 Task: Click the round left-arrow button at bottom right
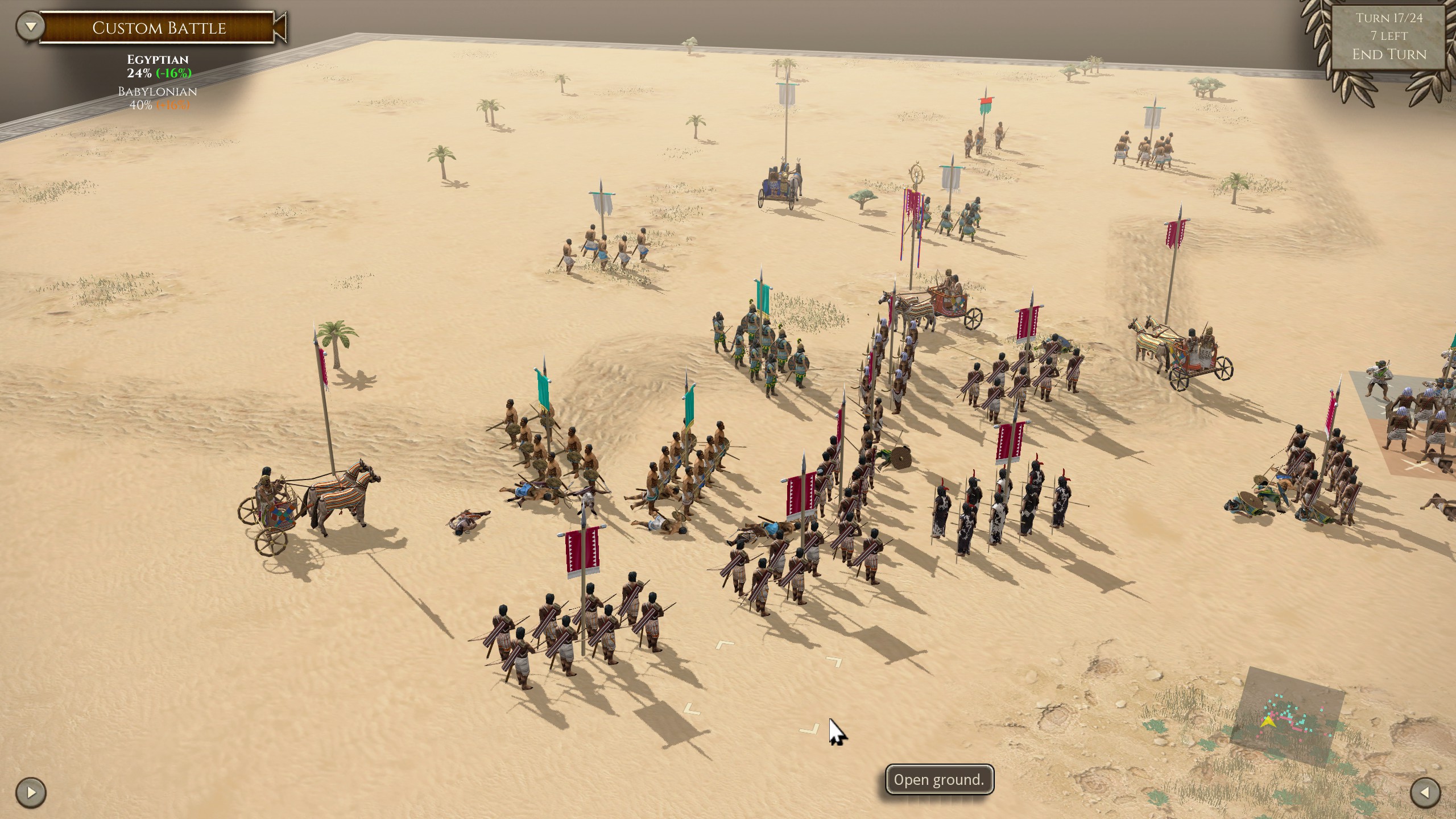(1425, 792)
